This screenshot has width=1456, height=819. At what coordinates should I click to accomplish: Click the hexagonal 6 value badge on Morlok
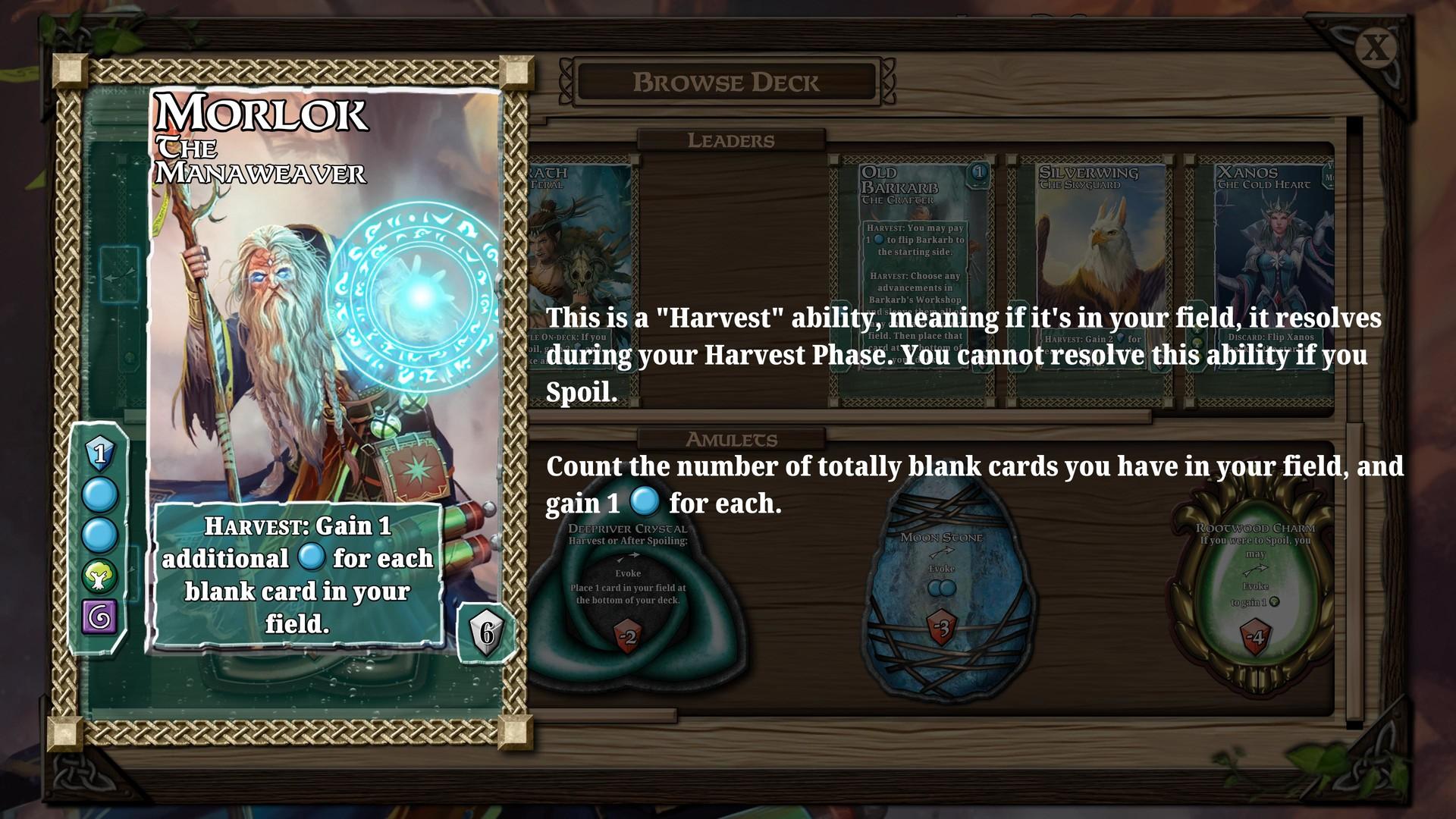coord(488,629)
